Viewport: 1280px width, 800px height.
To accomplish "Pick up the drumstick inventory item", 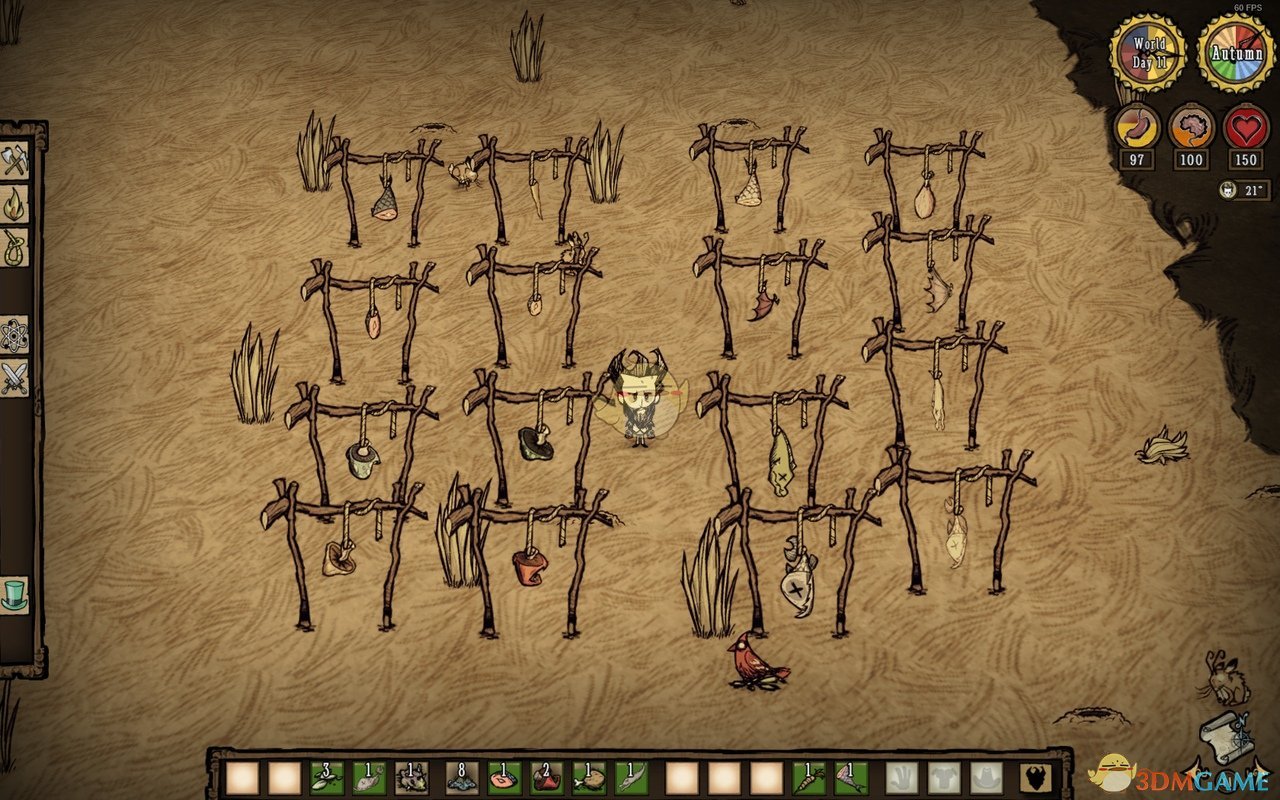I will coord(589,777).
